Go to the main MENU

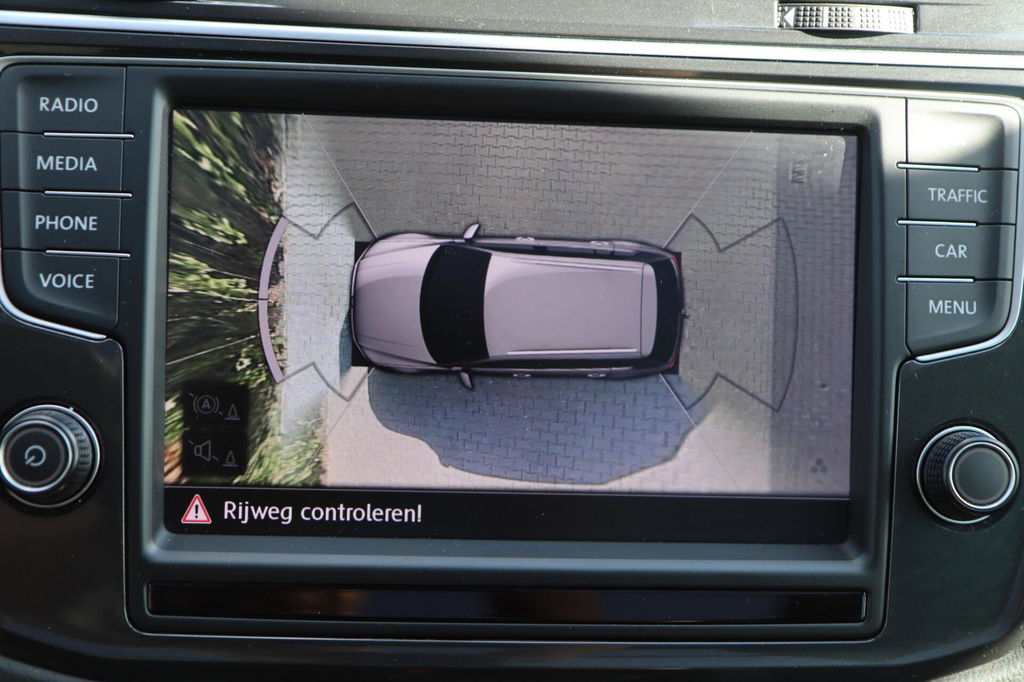coord(952,307)
